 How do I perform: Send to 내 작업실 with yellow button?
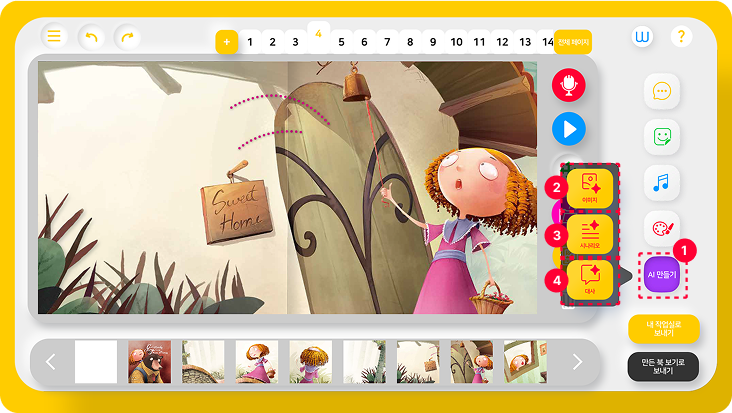click(663, 329)
